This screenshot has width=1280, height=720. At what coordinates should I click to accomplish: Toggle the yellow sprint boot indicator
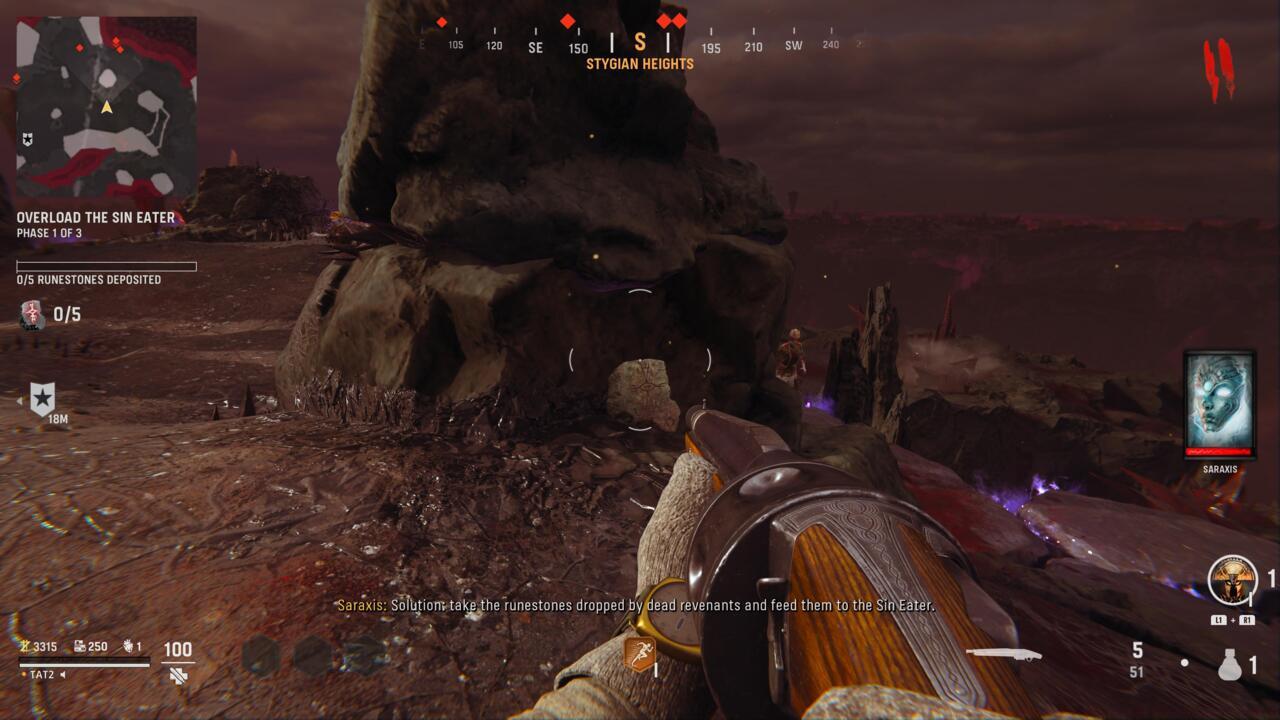(638, 655)
